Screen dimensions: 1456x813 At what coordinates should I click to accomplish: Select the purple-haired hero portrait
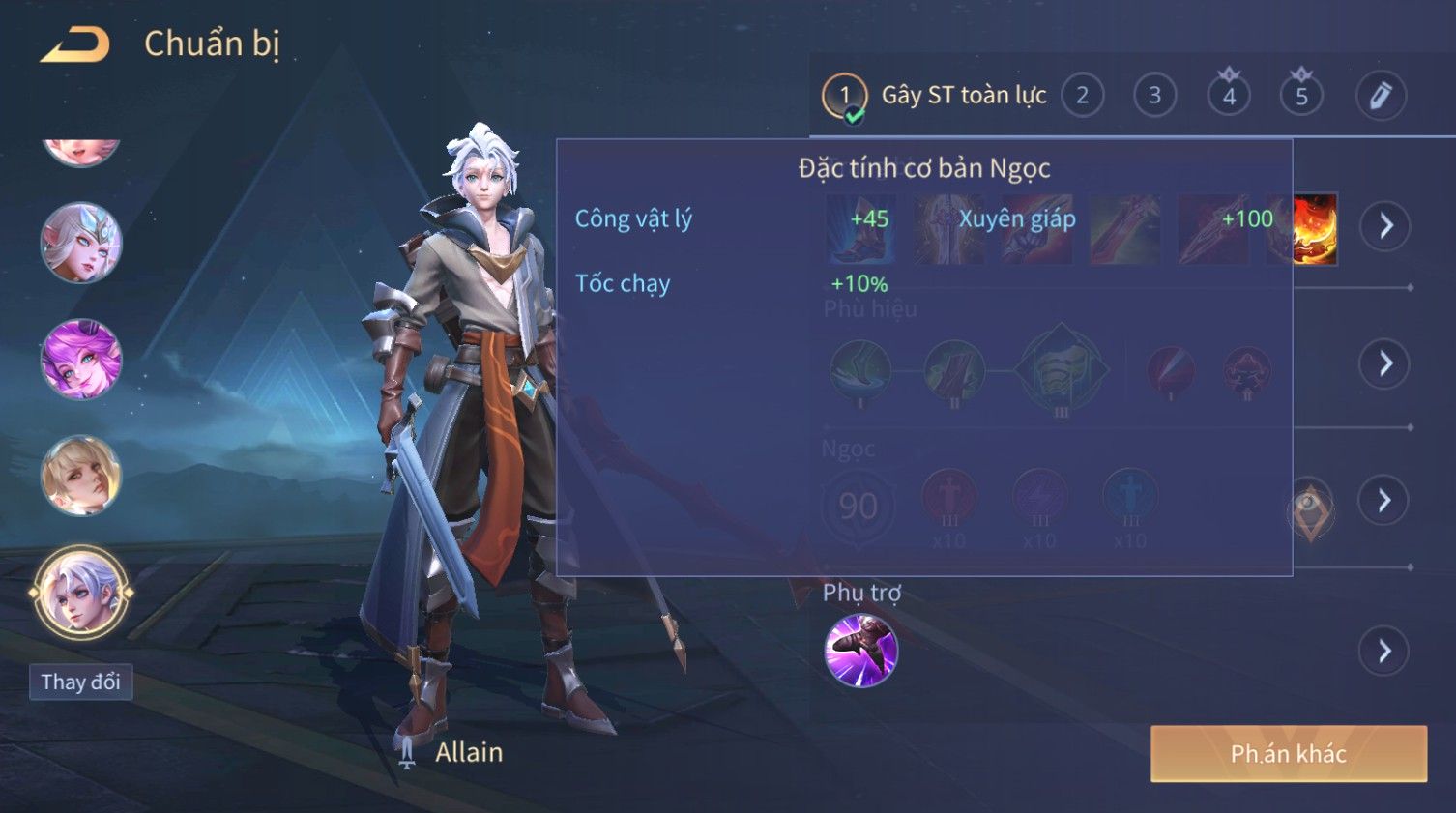click(81, 359)
